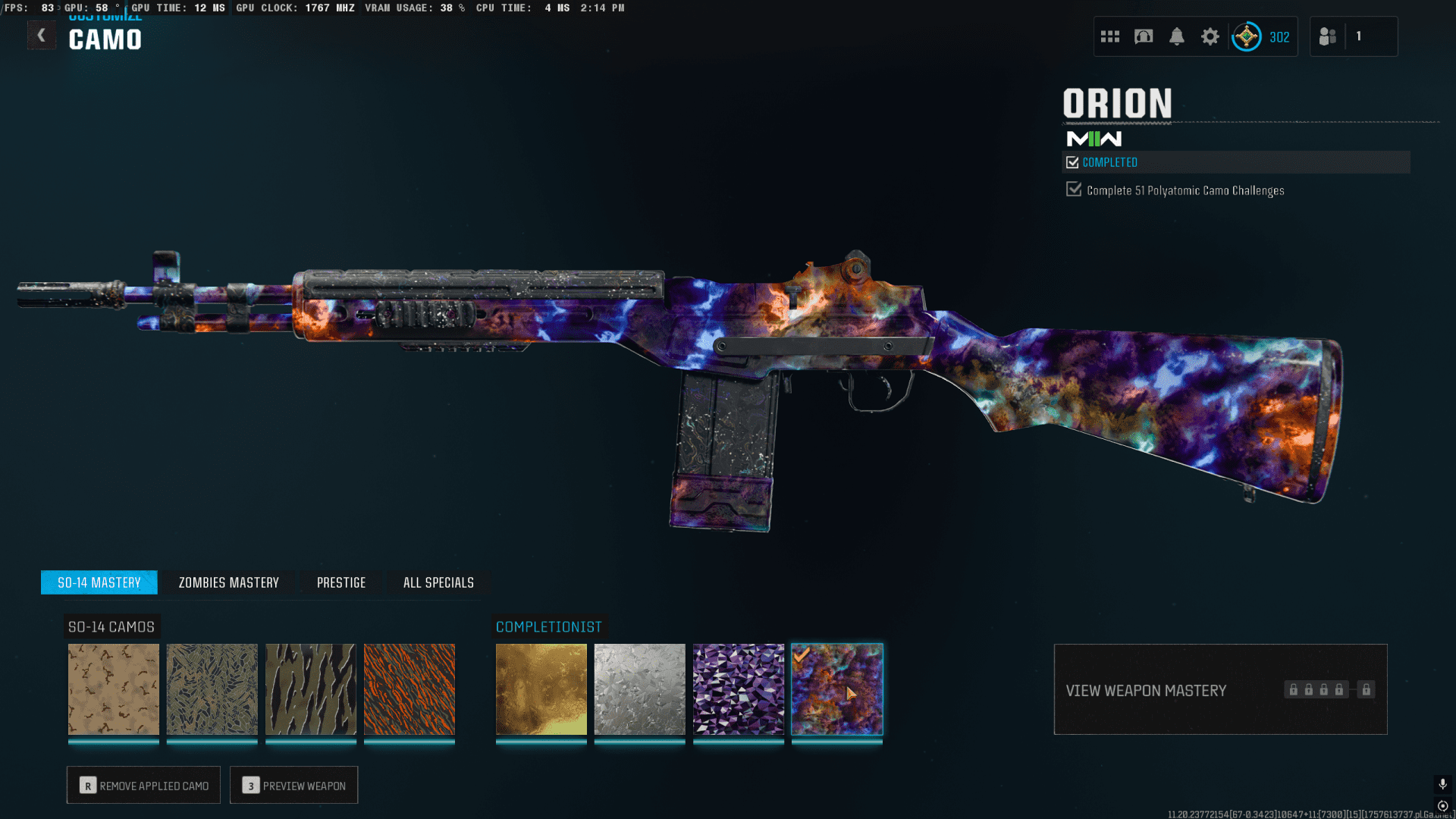Open the Zombies Mastery tab
This screenshot has height=819, width=1456.
tap(228, 582)
